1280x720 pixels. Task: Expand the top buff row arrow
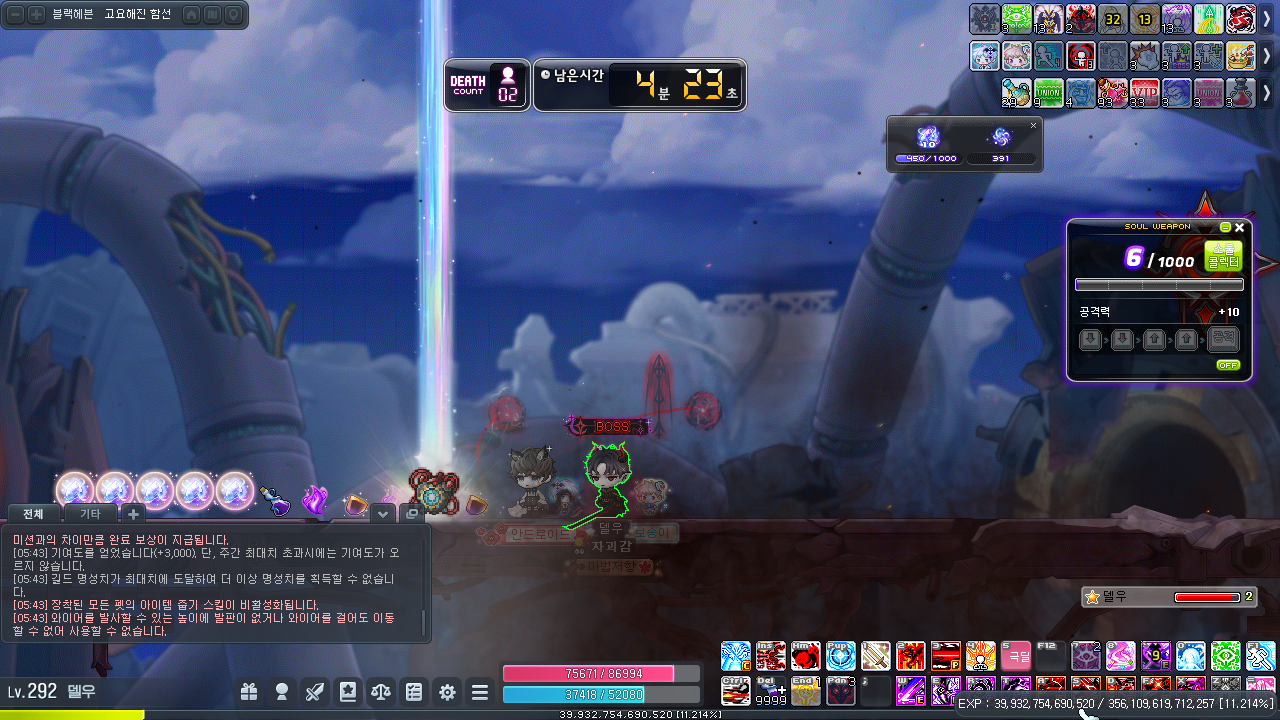[x=1267, y=19]
